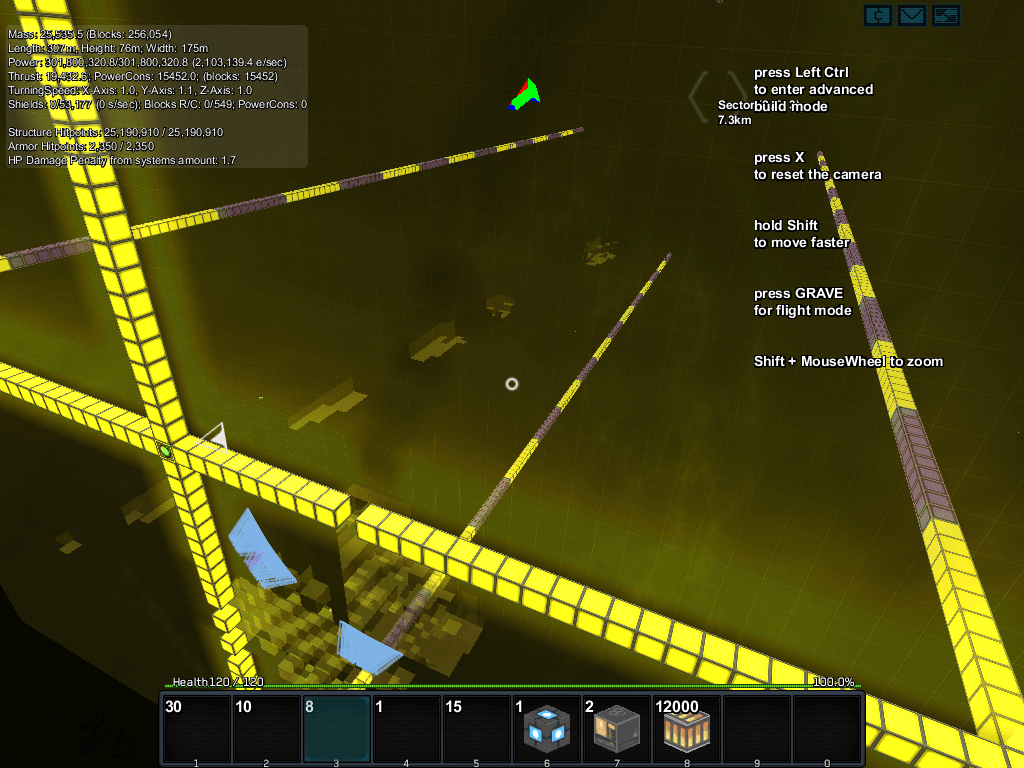Select the glowing blue cube block in slot 6

tap(546, 729)
